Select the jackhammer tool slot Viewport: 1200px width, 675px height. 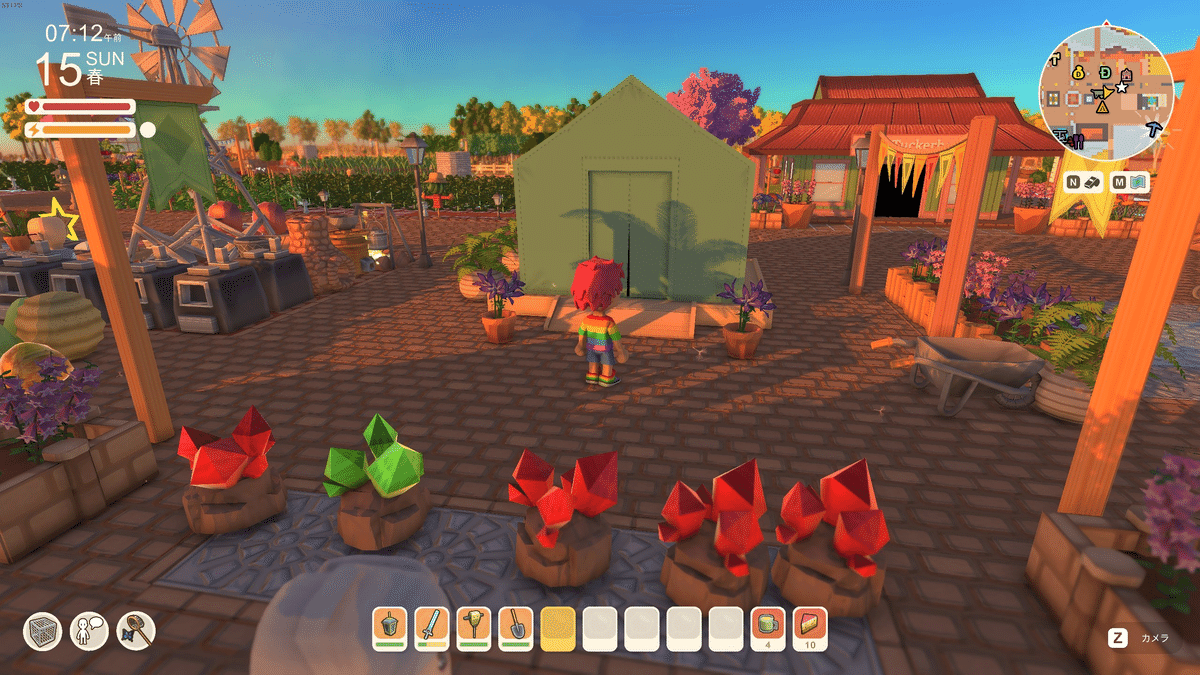[473, 629]
